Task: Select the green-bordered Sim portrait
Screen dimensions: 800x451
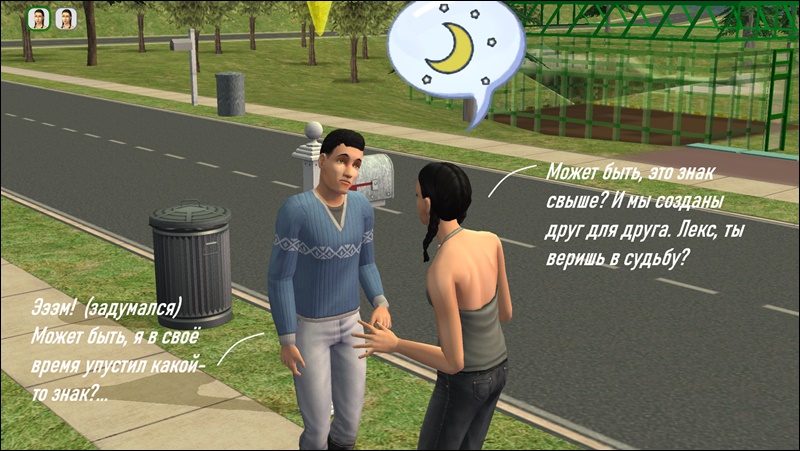Action: (38, 19)
